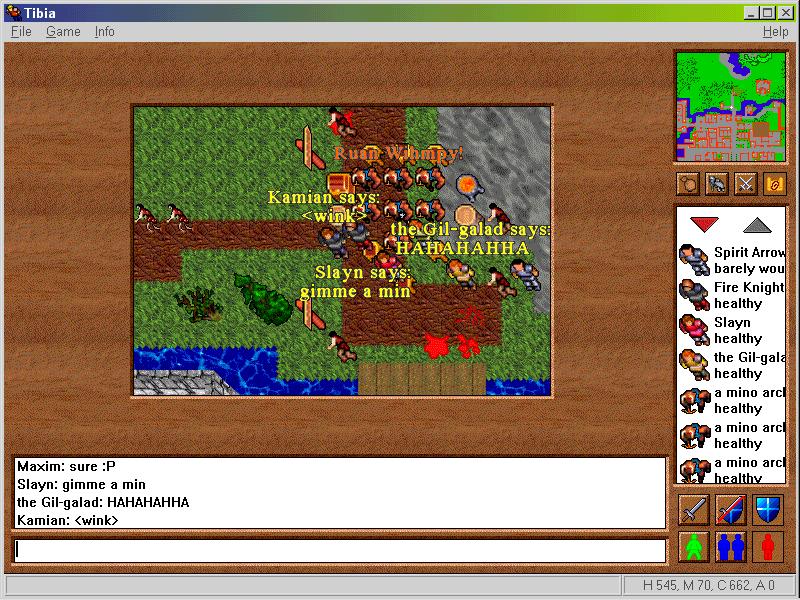Target Fire Knight in the battle list

click(x=733, y=295)
